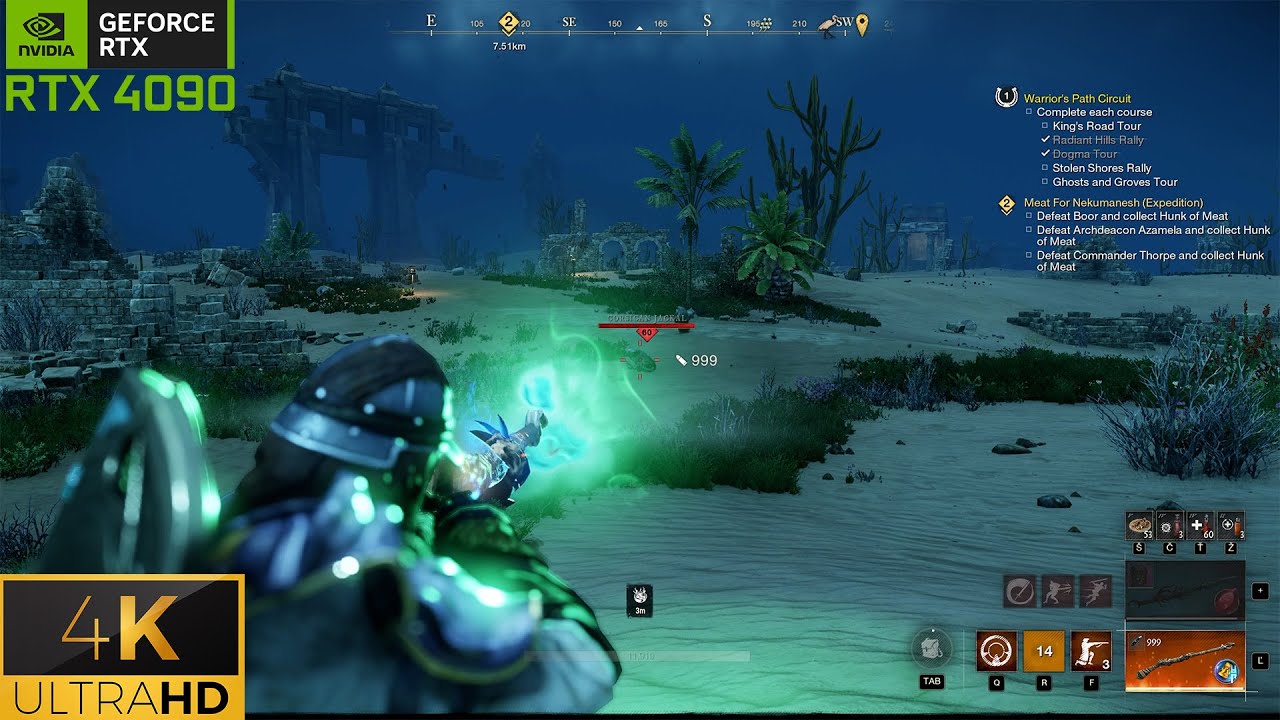Image resolution: width=1280 pixels, height=720 pixels.
Task: Switch to the dimmed staff weapon slot
Action: pos(1185,591)
